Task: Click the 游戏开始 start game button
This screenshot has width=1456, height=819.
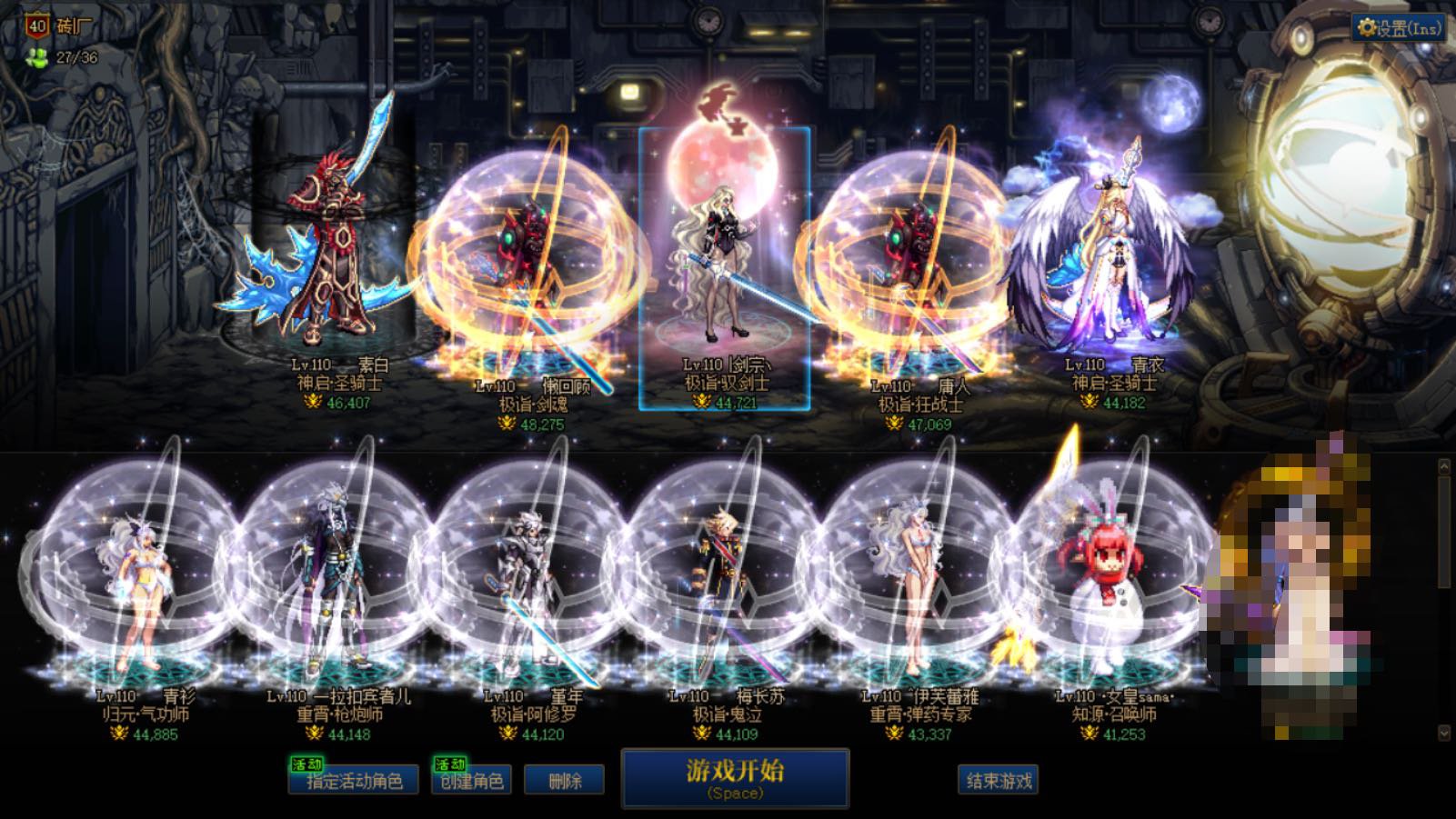Action: 735,778
